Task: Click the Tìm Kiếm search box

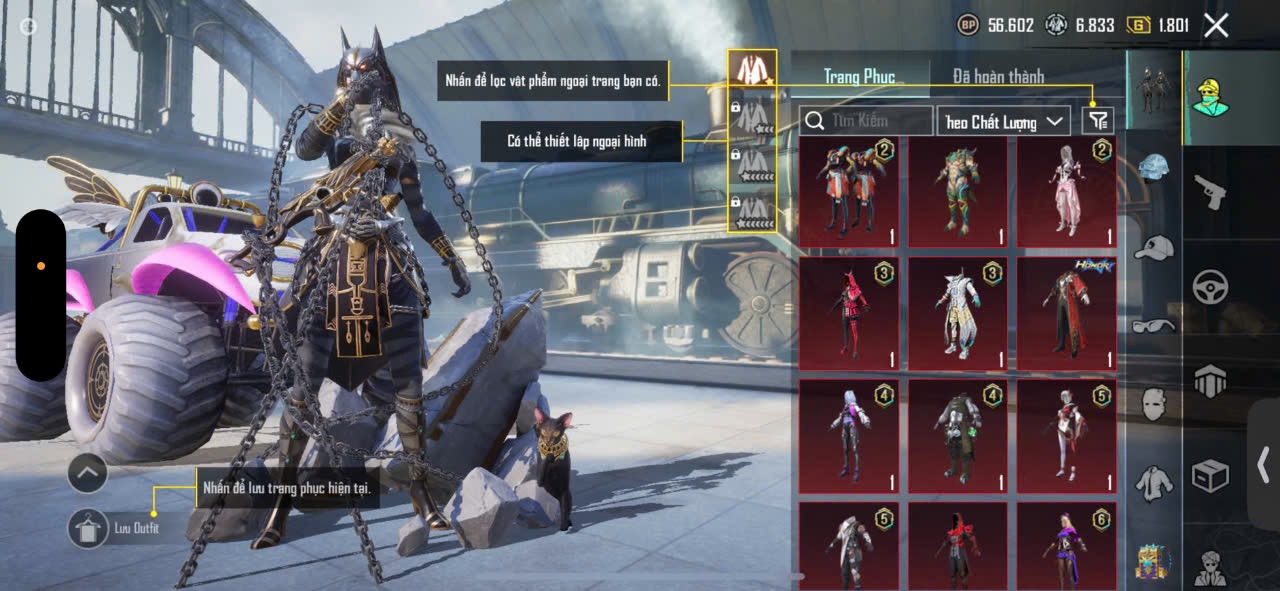Action: click(866, 121)
